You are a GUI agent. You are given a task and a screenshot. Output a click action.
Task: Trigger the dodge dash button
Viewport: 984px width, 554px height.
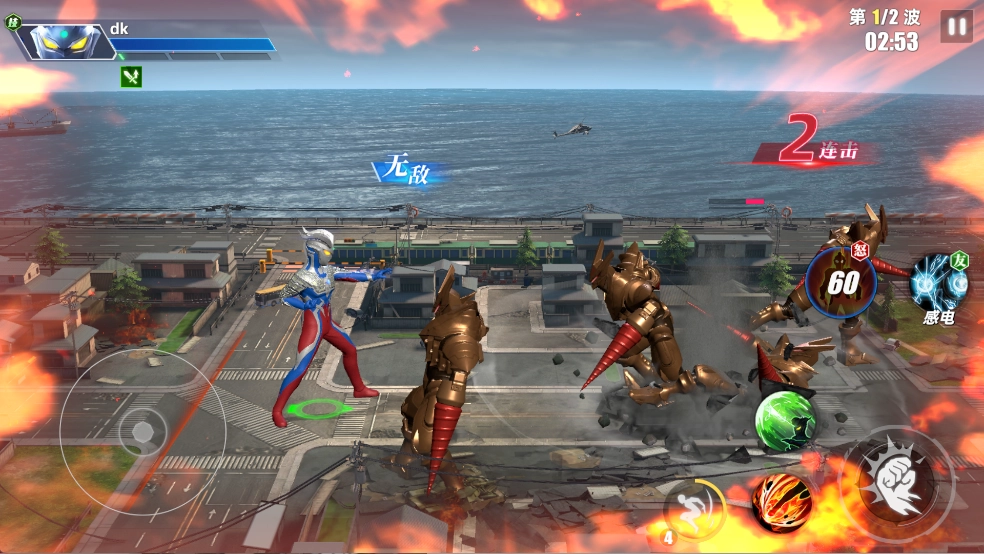tap(694, 507)
